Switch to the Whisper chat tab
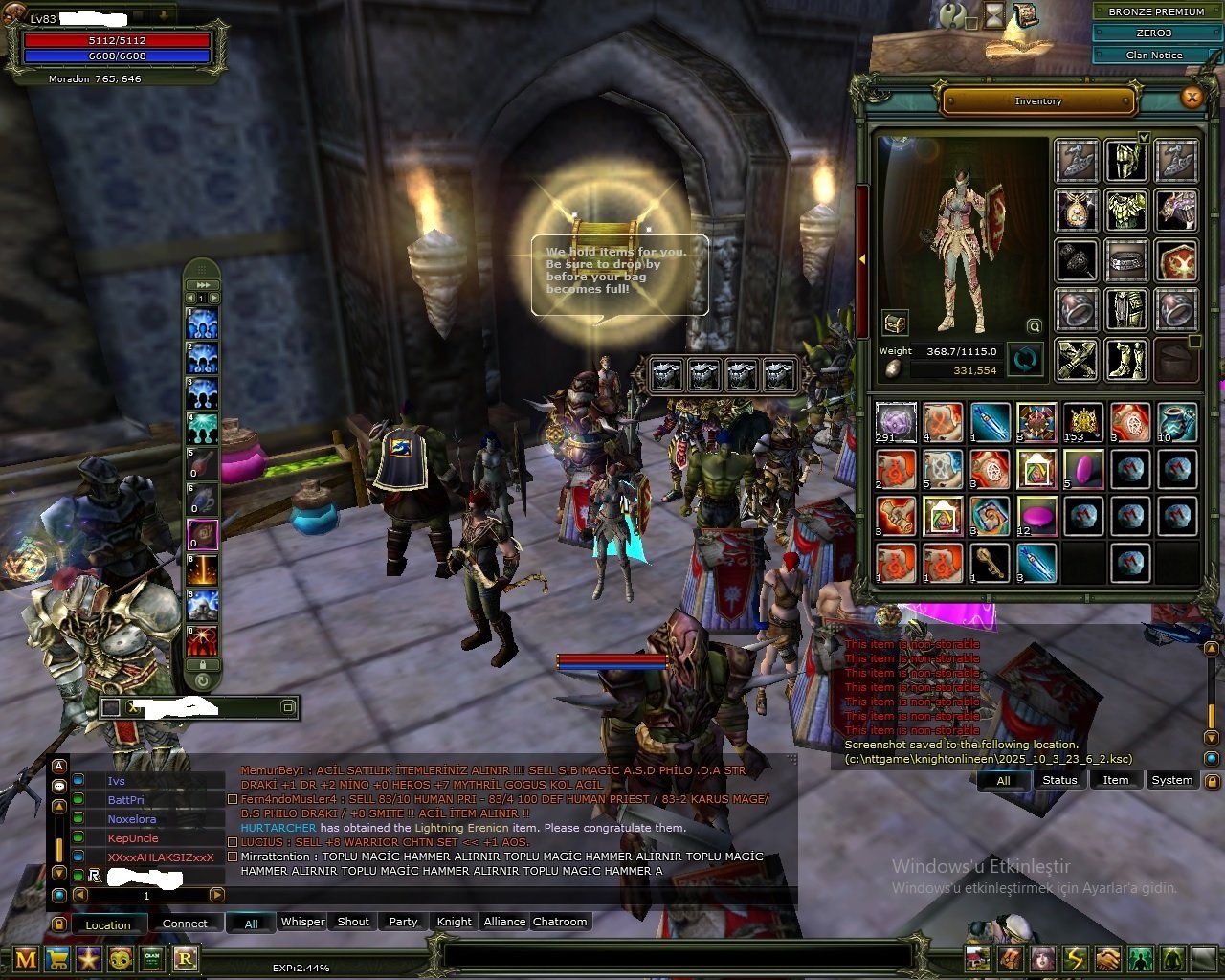1225x980 pixels. [302, 922]
